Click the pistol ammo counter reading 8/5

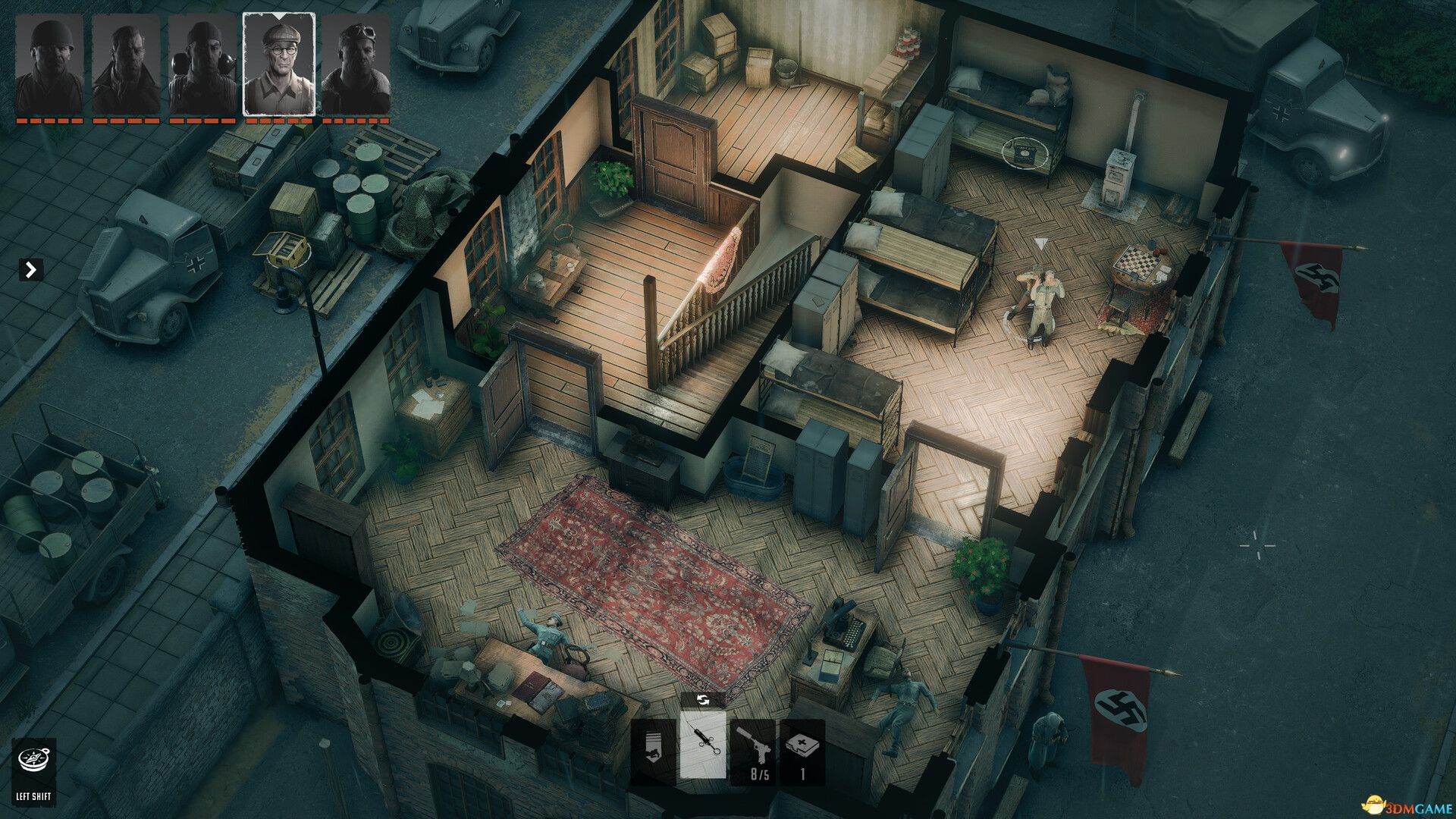759,775
